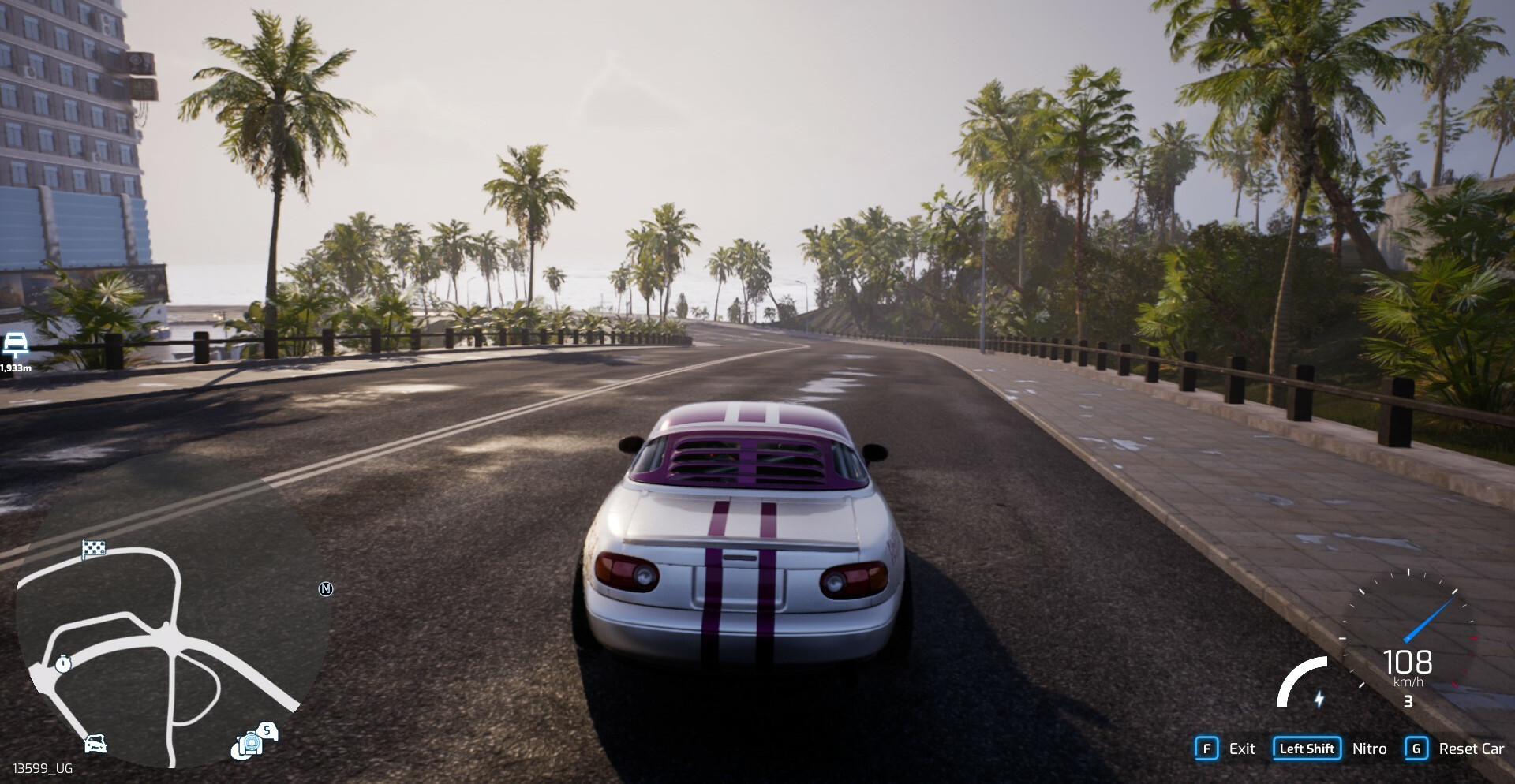
Task: Click the camera marker on the minimap
Action: point(248,745)
